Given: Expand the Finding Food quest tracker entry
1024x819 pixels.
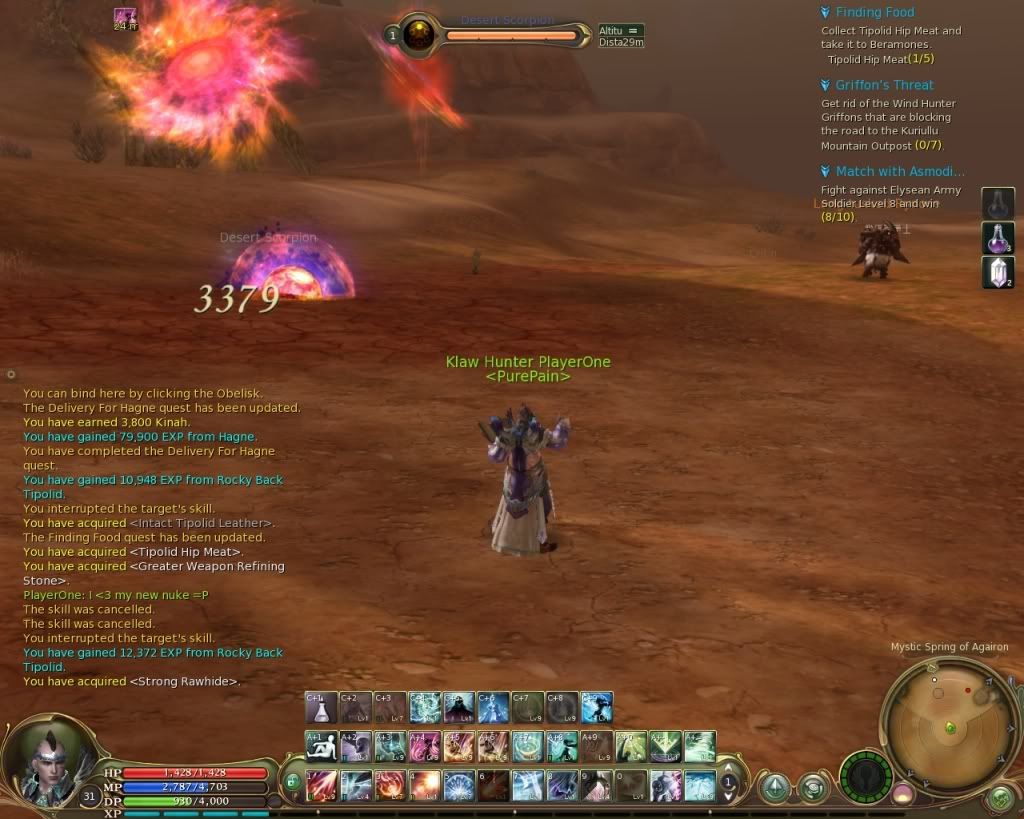Looking at the screenshot, I should coord(825,12).
